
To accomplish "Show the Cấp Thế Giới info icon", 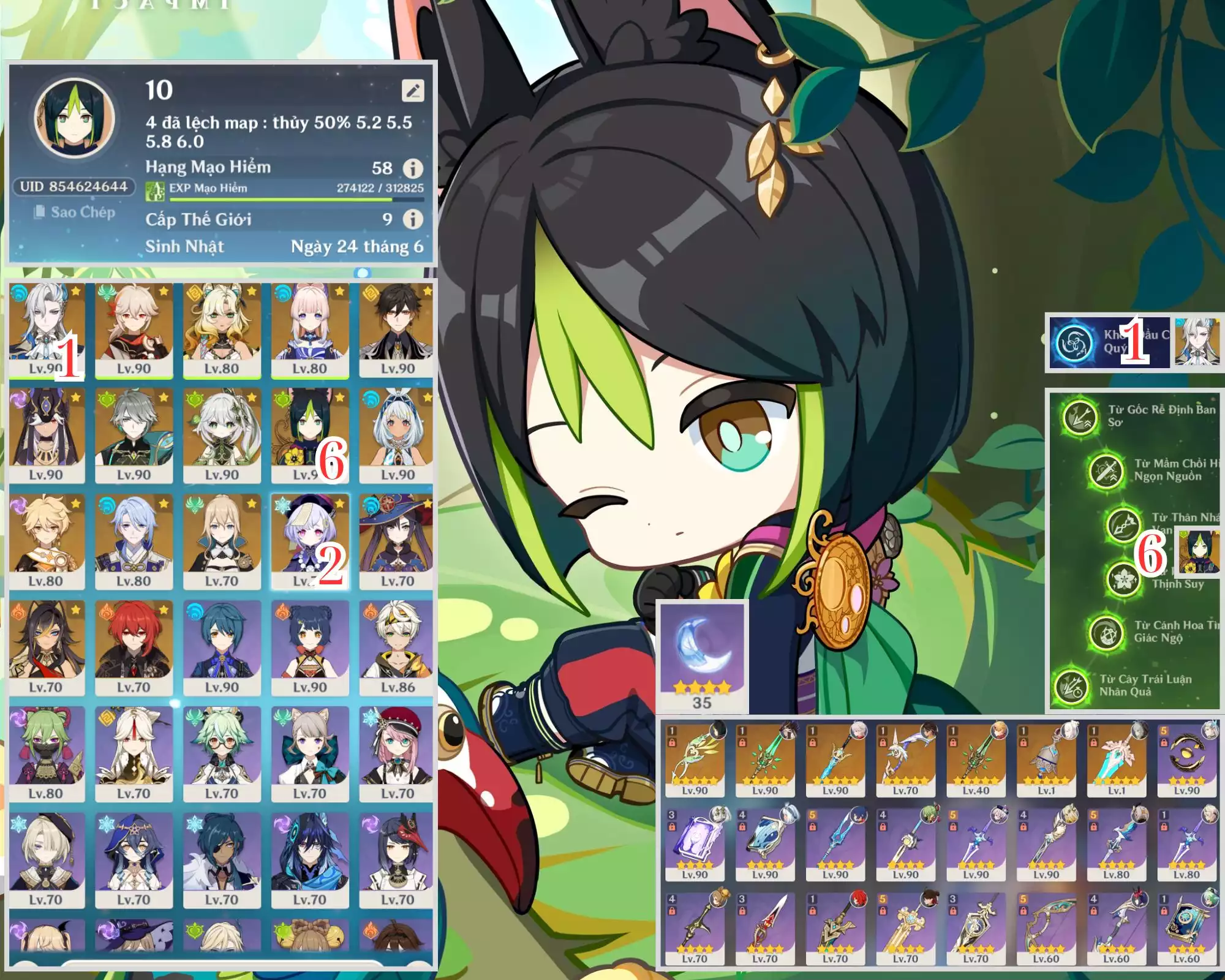I will click(x=413, y=219).
